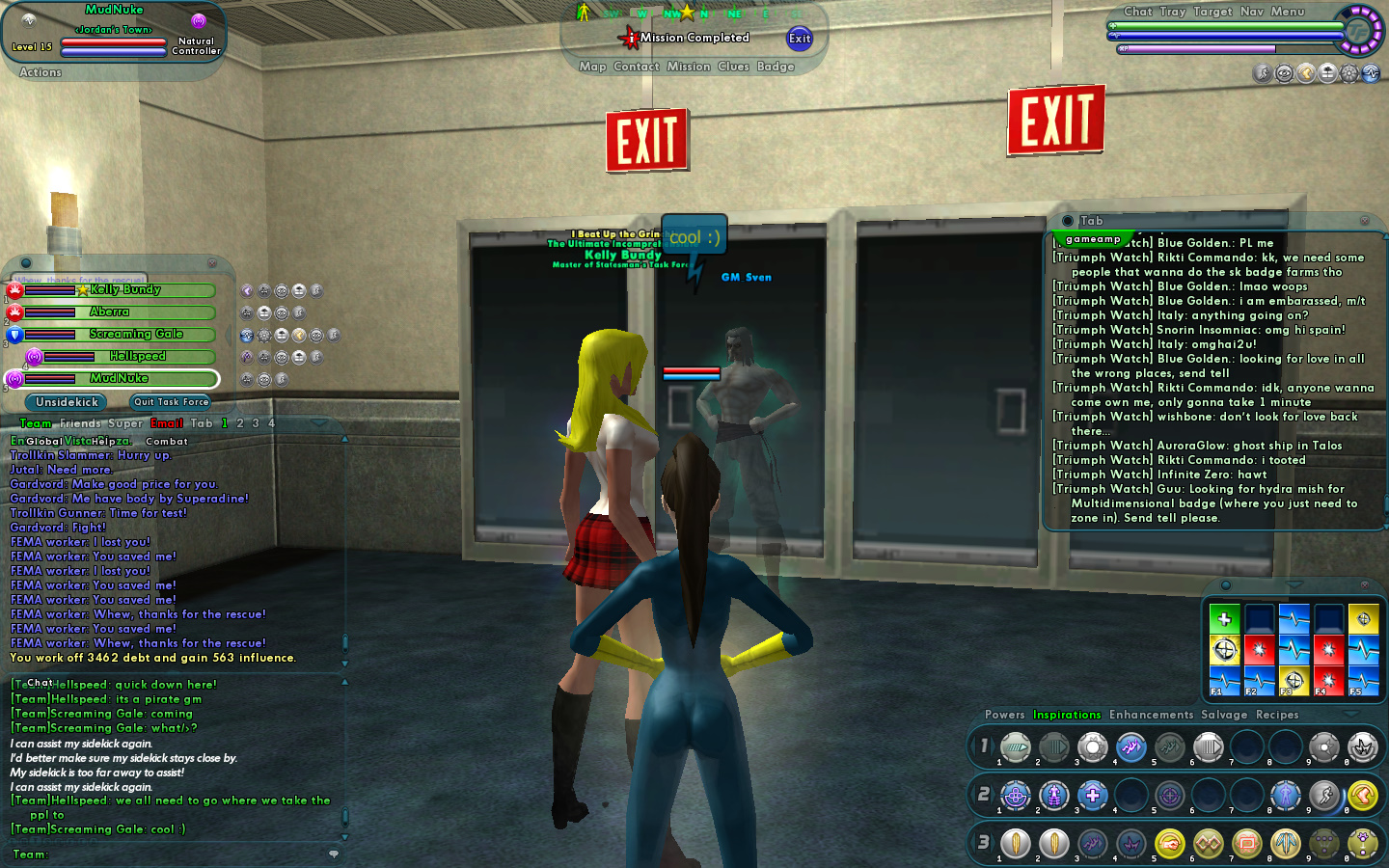This screenshot has height=868, width=1389.
Task: Open the Map window
Action: click(x=592, y=67)
